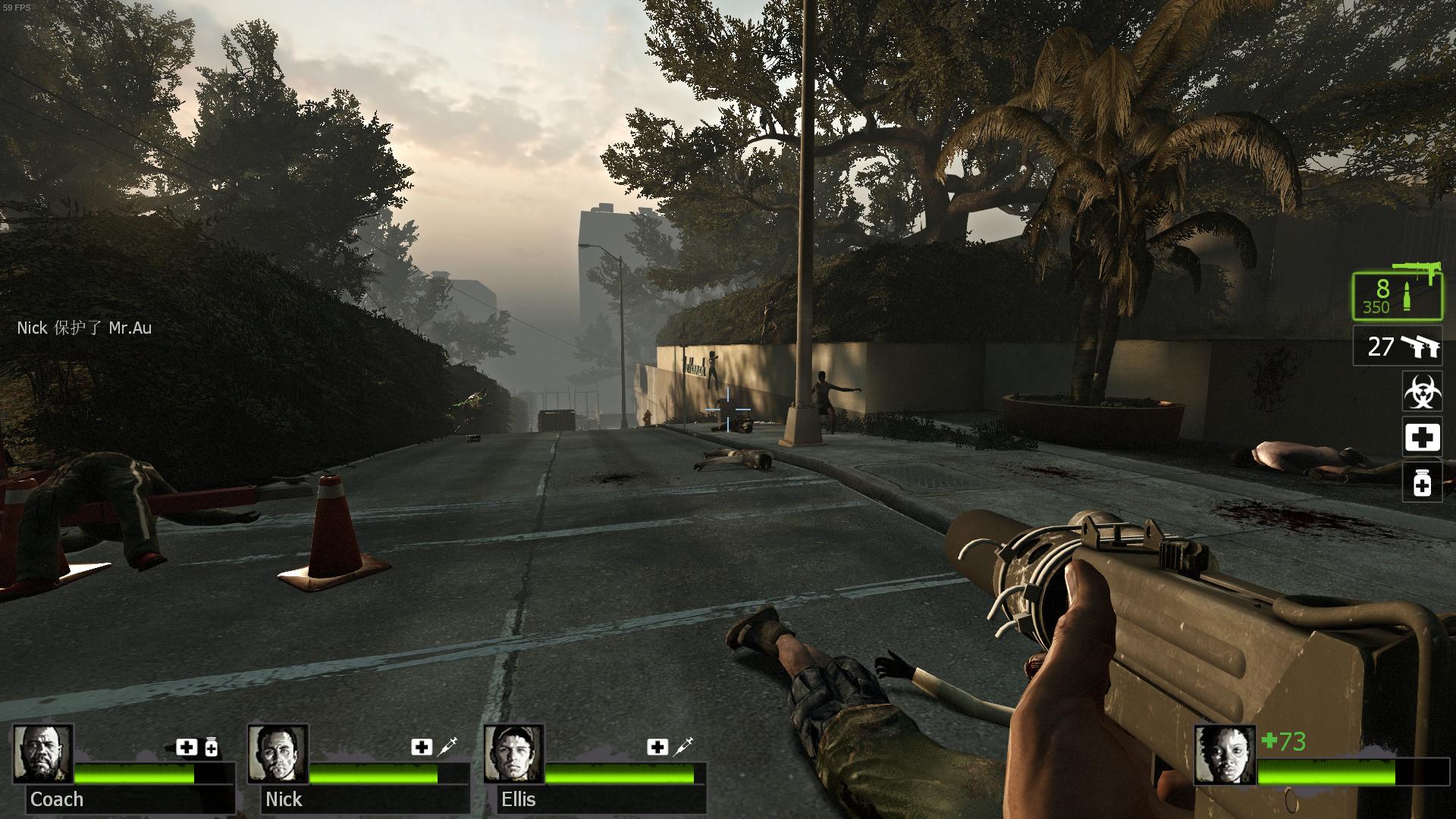Click Coach's teammate portrait

click(43, 754)
